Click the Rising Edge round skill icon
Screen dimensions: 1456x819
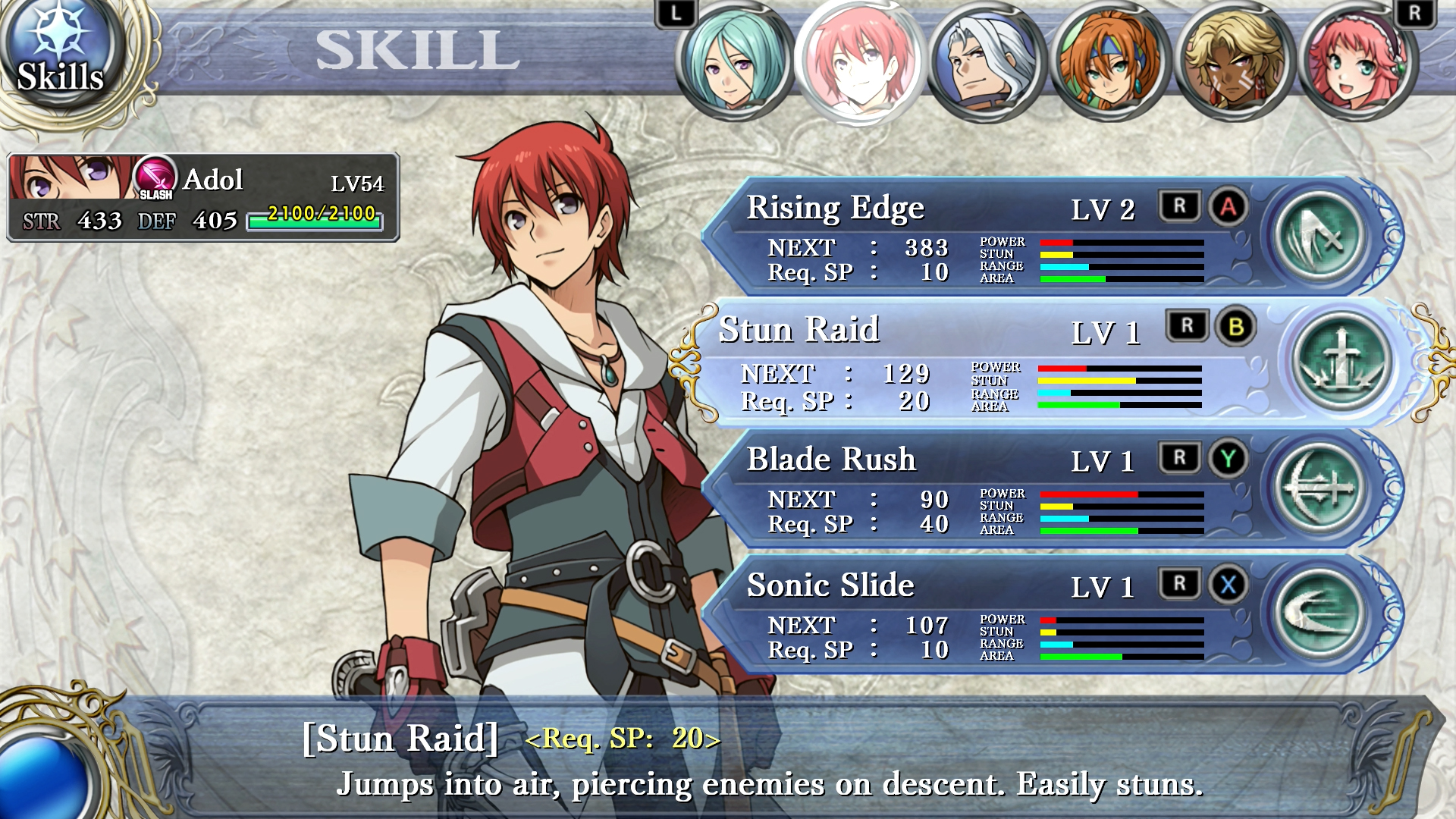[x=1319, y=236]
